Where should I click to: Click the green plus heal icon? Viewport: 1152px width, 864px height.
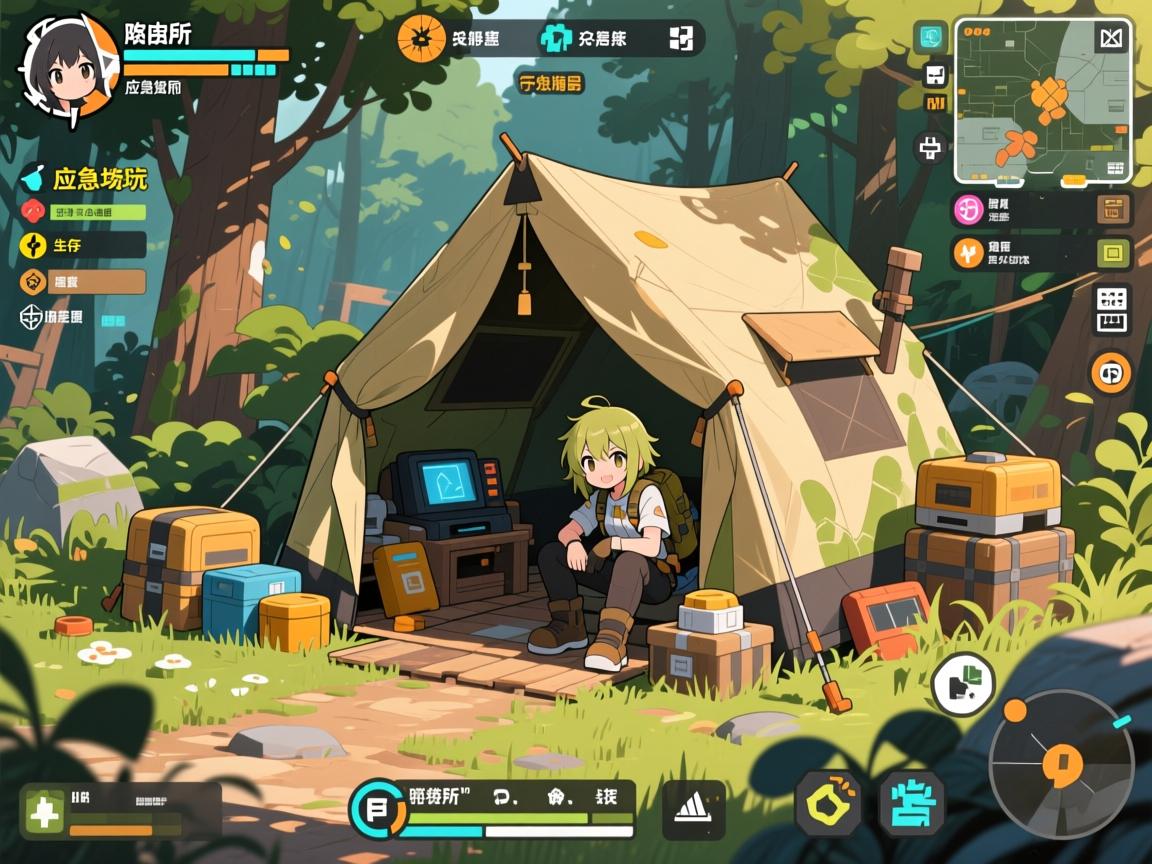coord(44,811)
